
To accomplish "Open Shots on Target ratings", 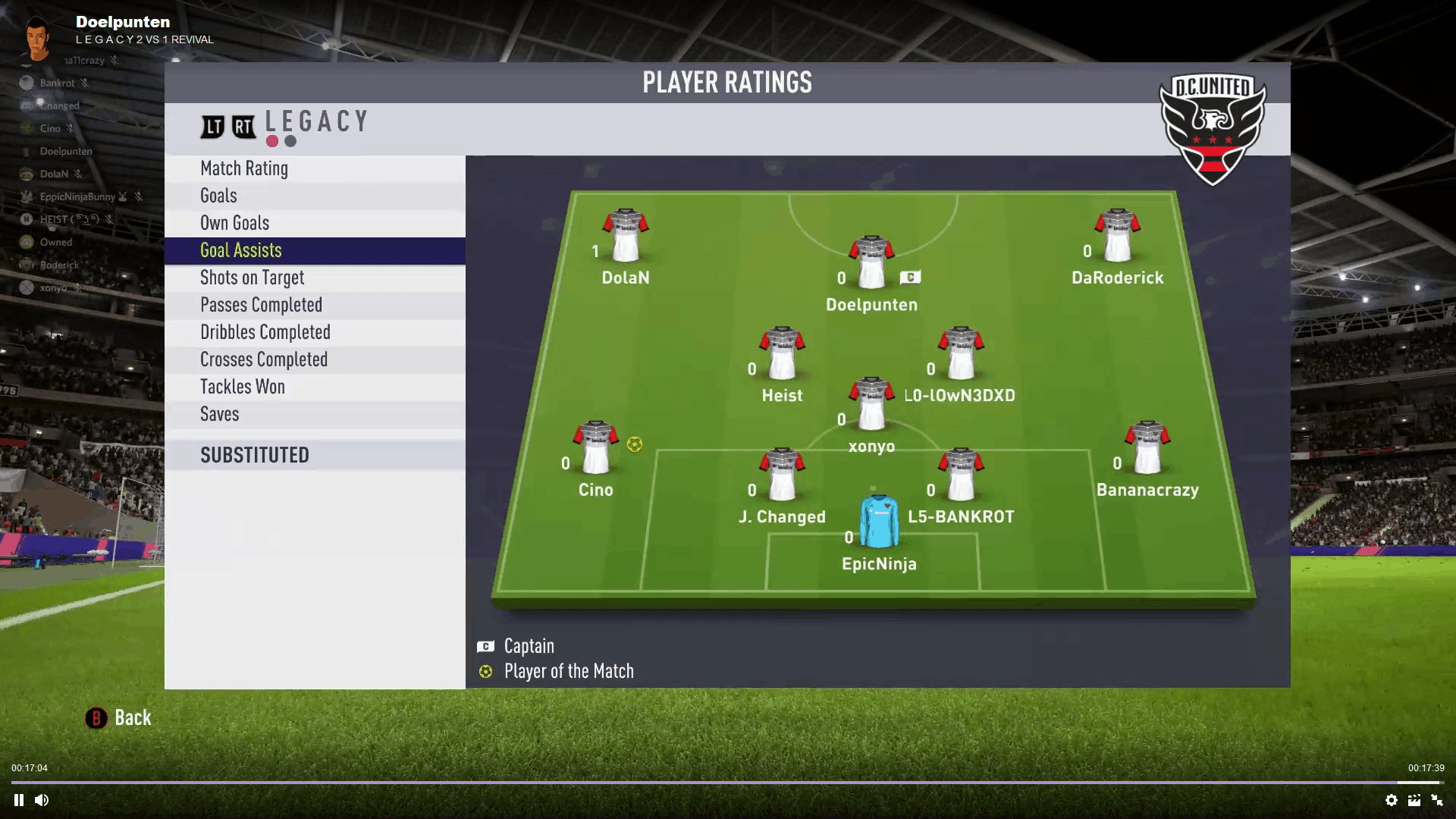I will [x=253, y=278].
